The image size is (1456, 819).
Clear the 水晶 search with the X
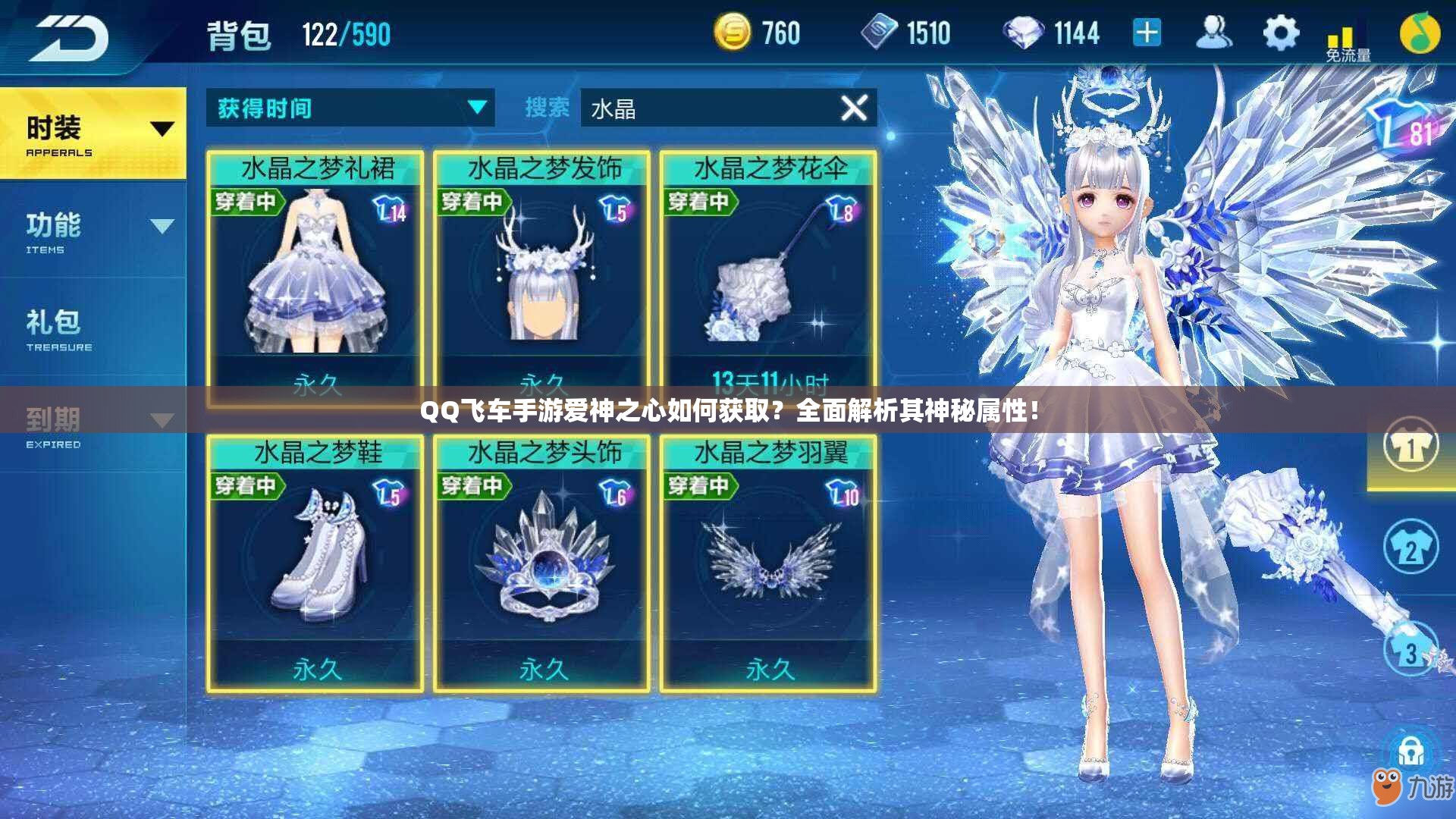(855, 108)
